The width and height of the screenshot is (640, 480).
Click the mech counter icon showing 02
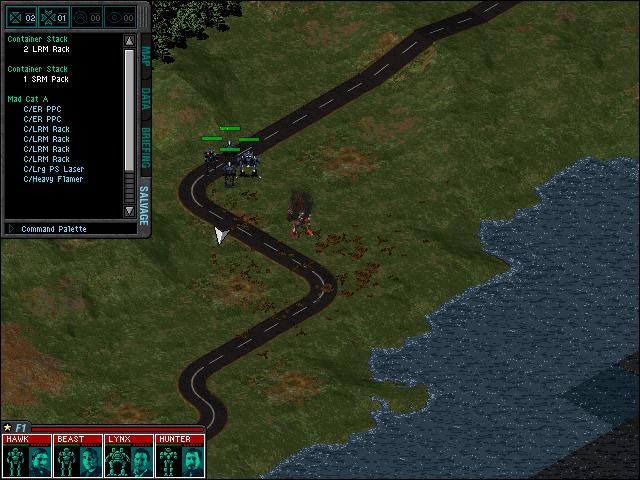tap(22, 17)
